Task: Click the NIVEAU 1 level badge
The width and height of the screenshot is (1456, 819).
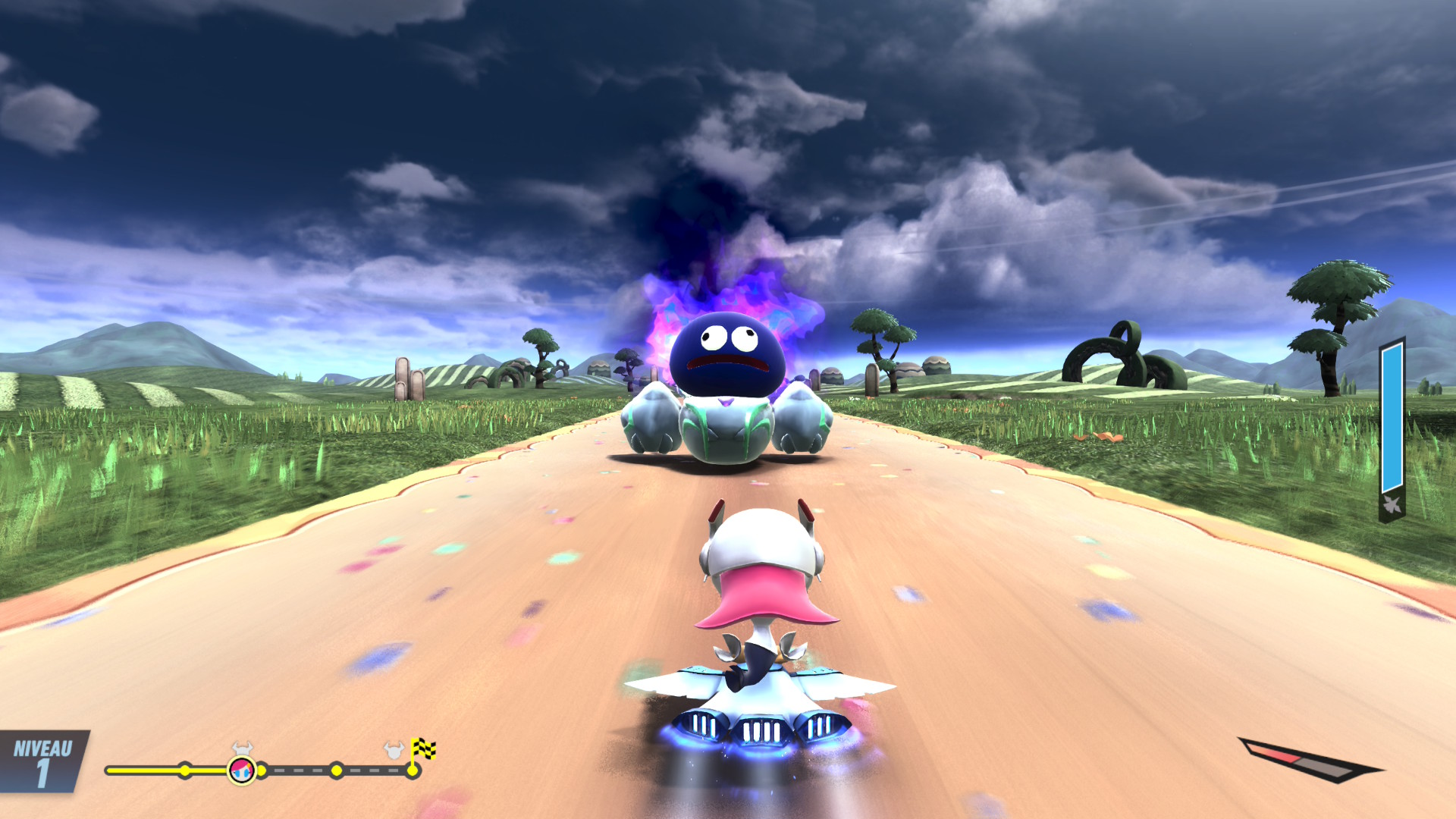Action: pos(43,761)
